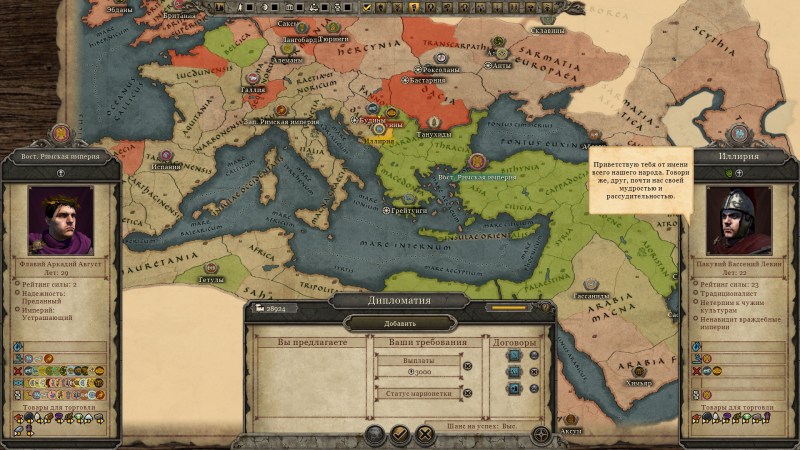
Task: Click the Вост. Римская империя faction header
Action: click(60, 156)
